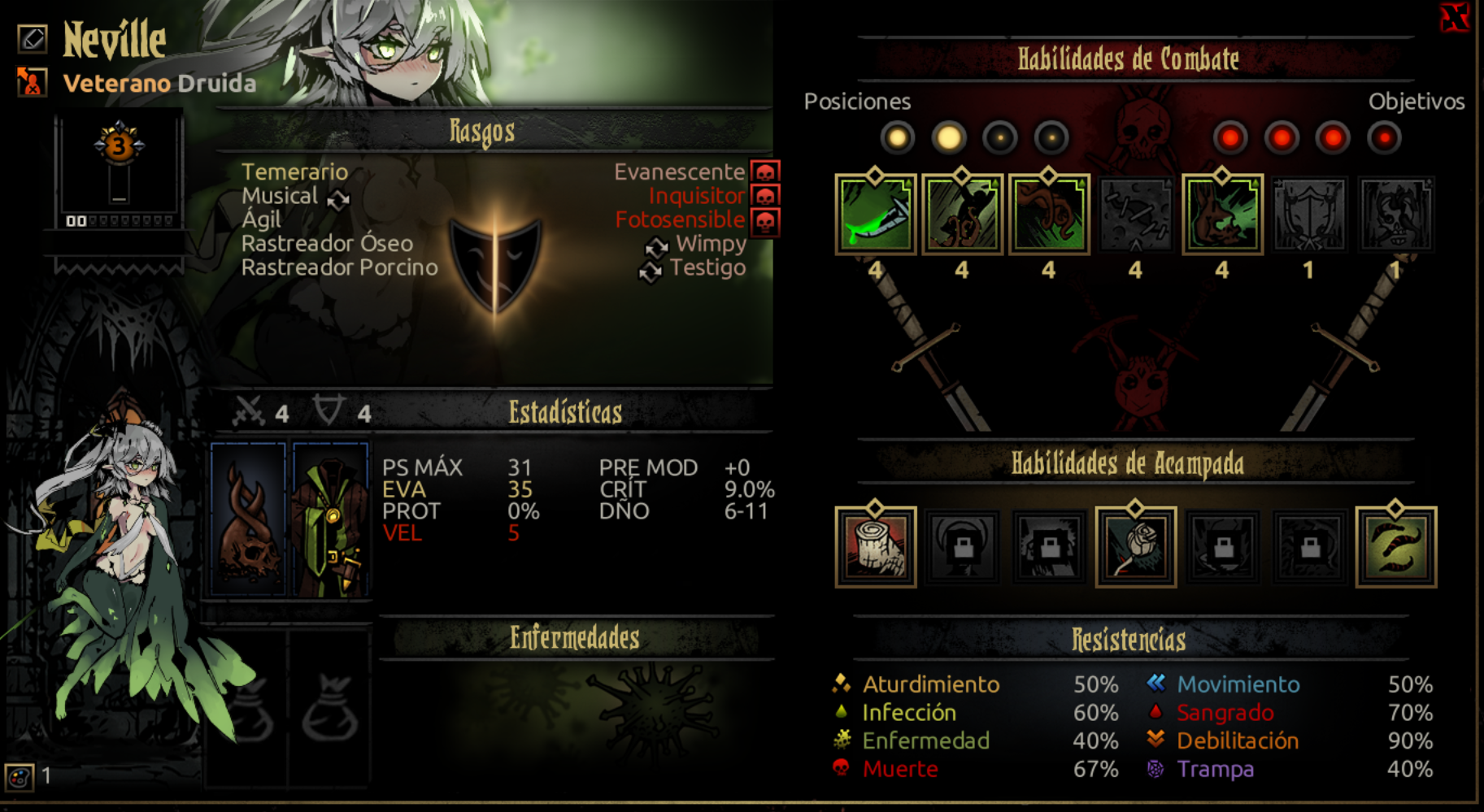Screen dimensions: 1484x812
Task: Select the greyed-out stitches combat skill
Action: click(x=1135, y=215)
